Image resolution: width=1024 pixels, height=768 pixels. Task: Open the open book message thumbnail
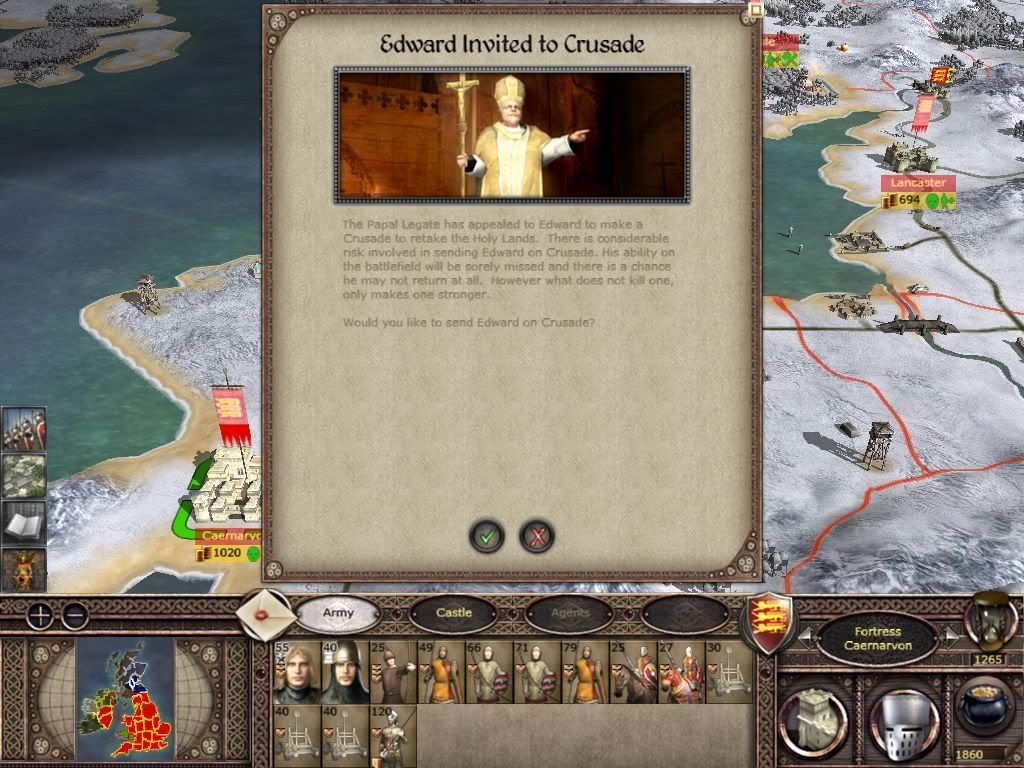(x=23, y=523)
